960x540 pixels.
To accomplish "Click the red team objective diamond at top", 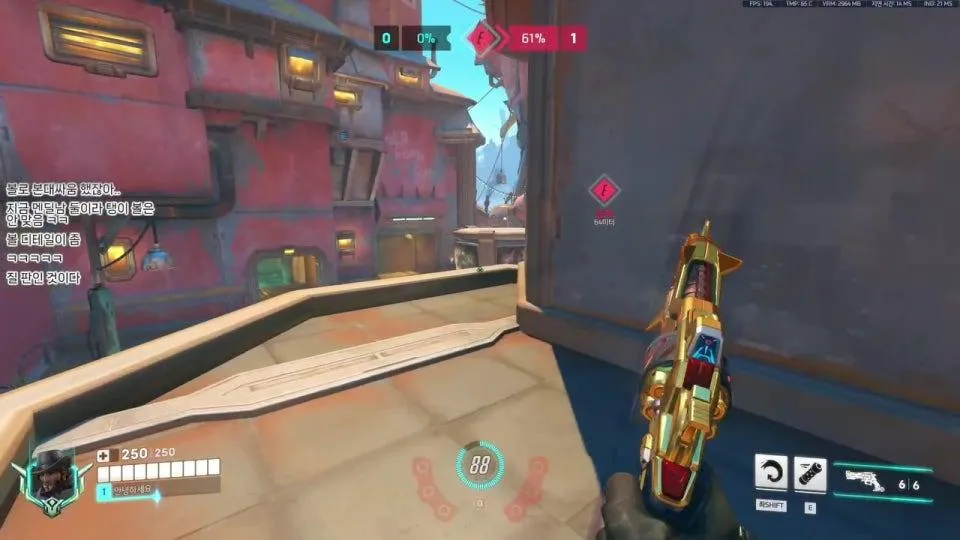I will (486, 39).
